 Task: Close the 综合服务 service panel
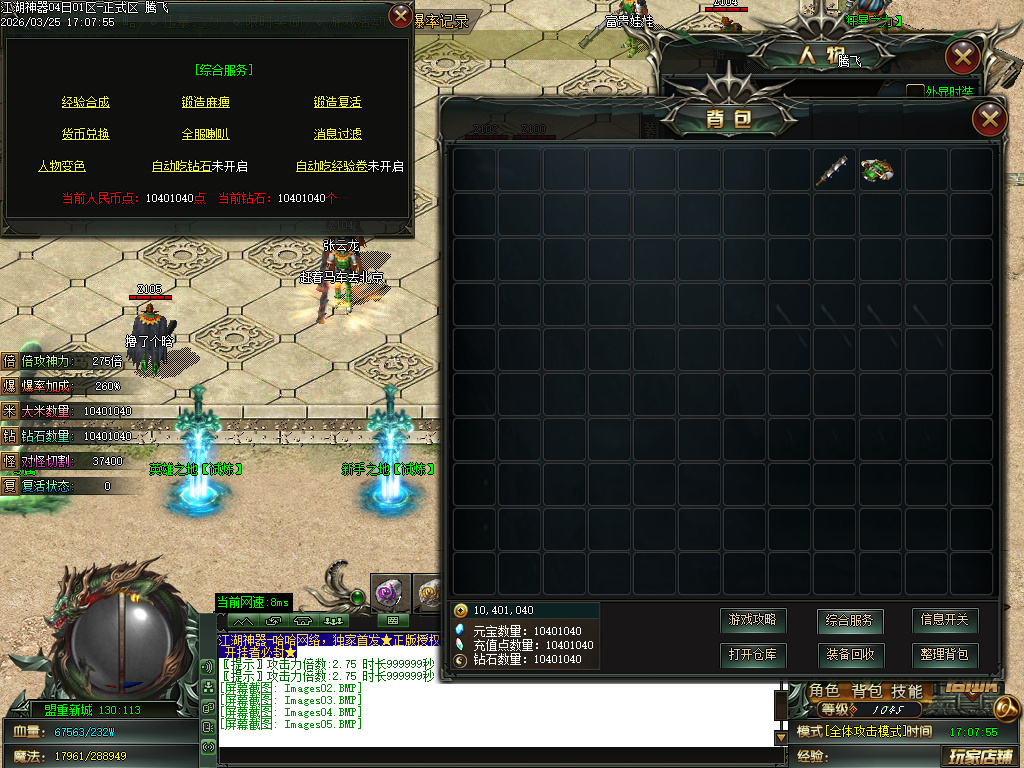click(400, 16)
